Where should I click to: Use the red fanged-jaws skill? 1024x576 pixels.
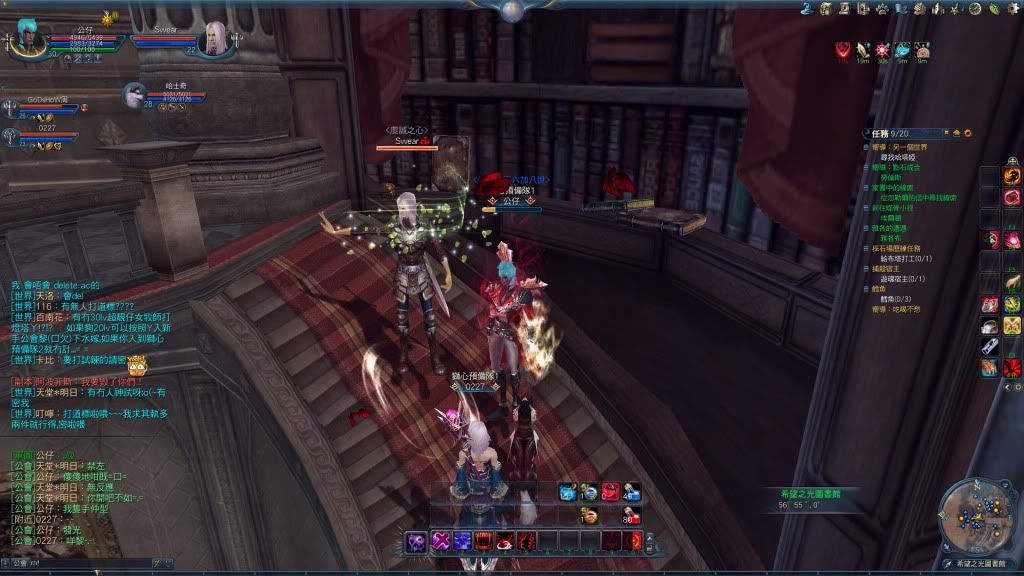483,541
